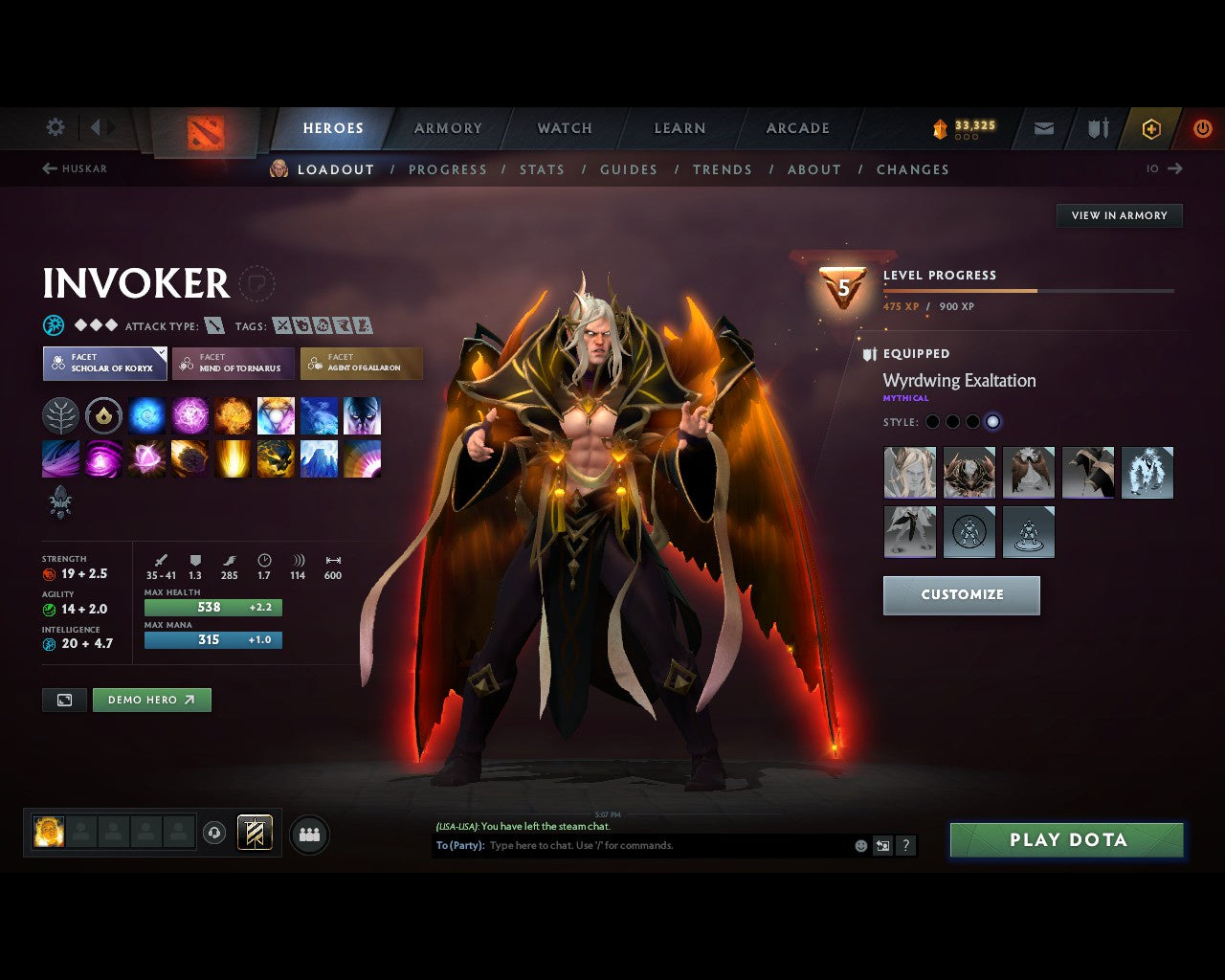Go to the Learn tab

tap(679, 128)
